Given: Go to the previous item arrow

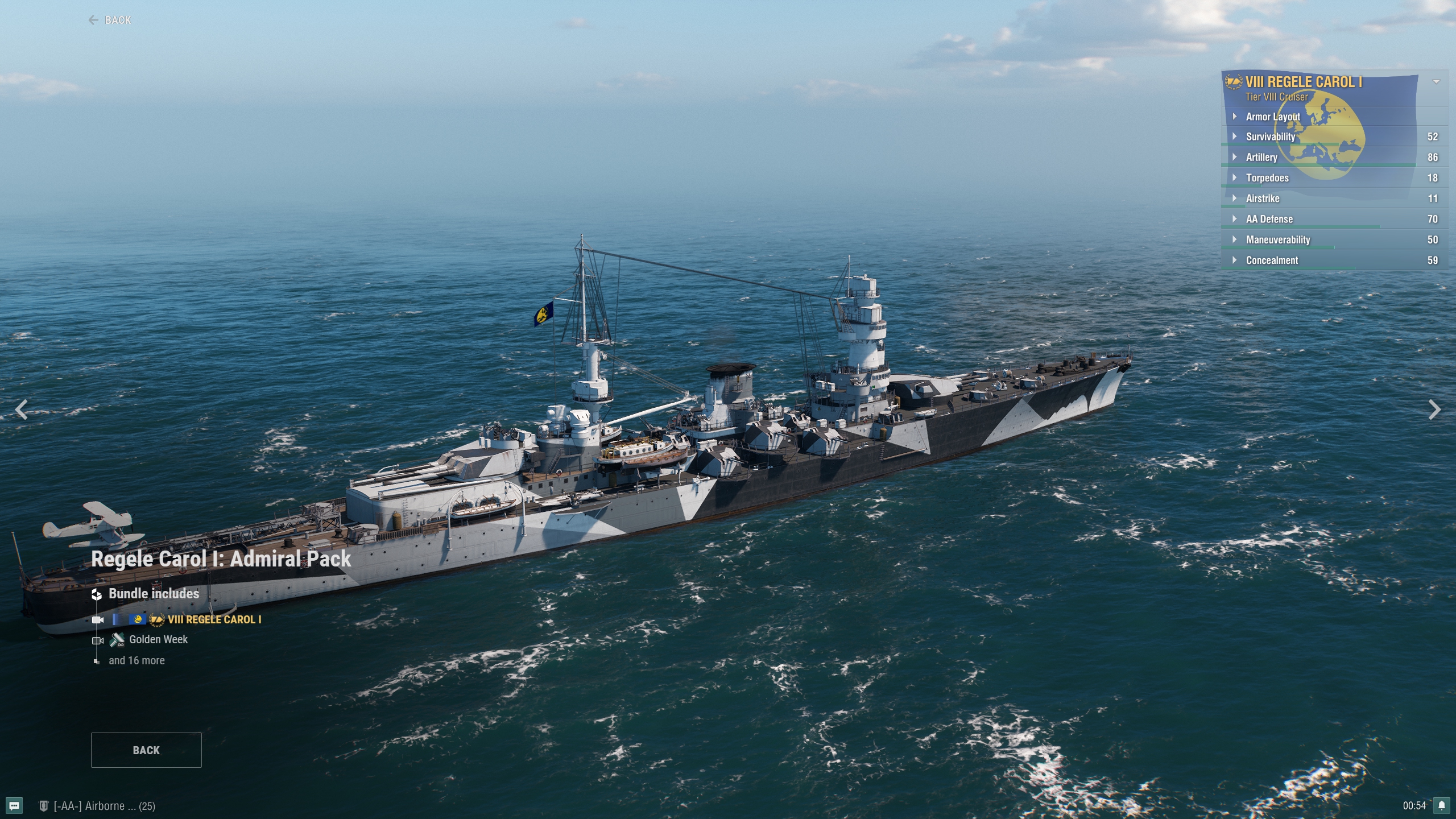Looking at the screenshot, I should pos(22,409).
